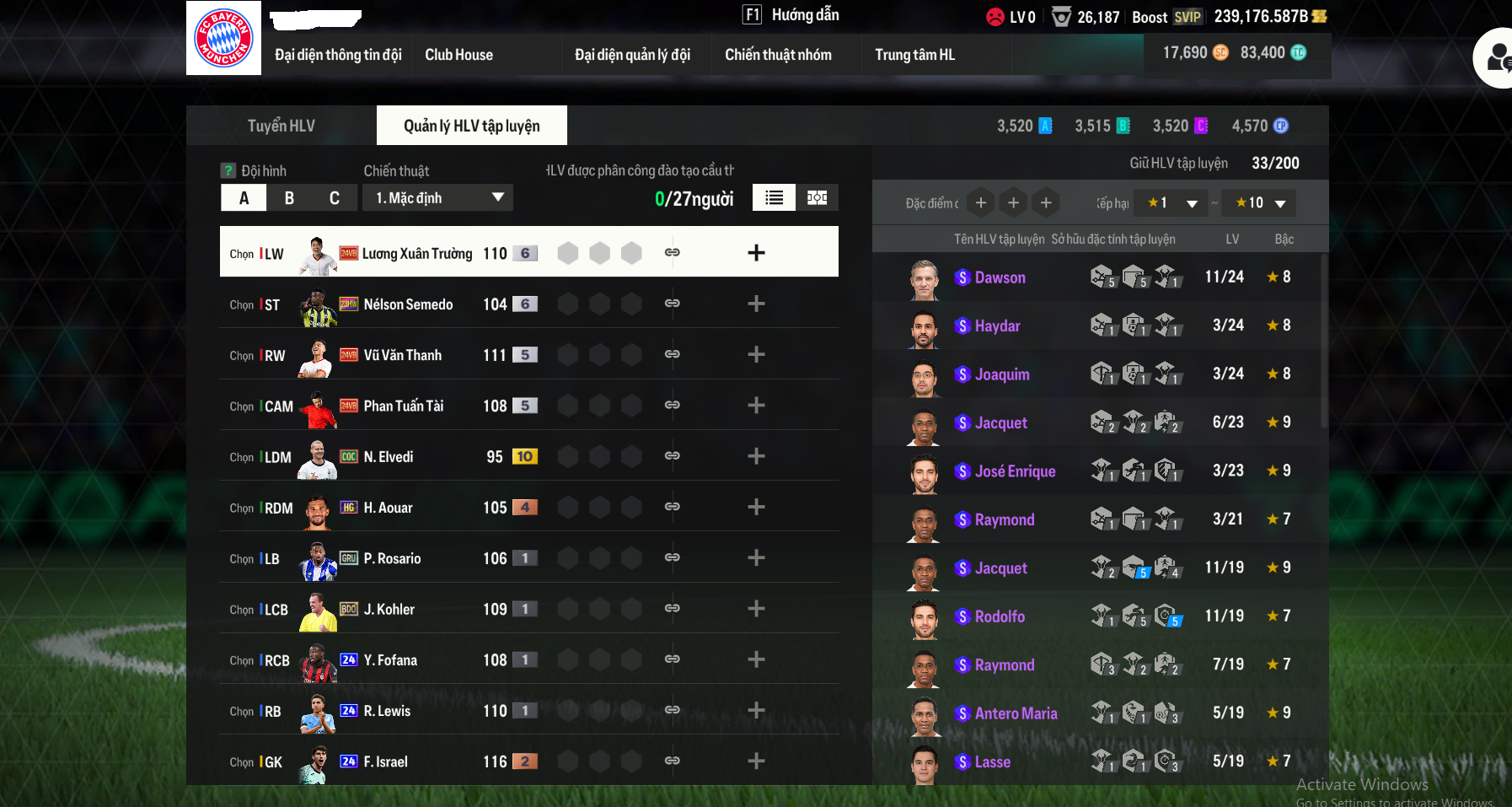This screenshot has height=807, width=1512.
Task: Select squad formation B
Action: [289, 198]
